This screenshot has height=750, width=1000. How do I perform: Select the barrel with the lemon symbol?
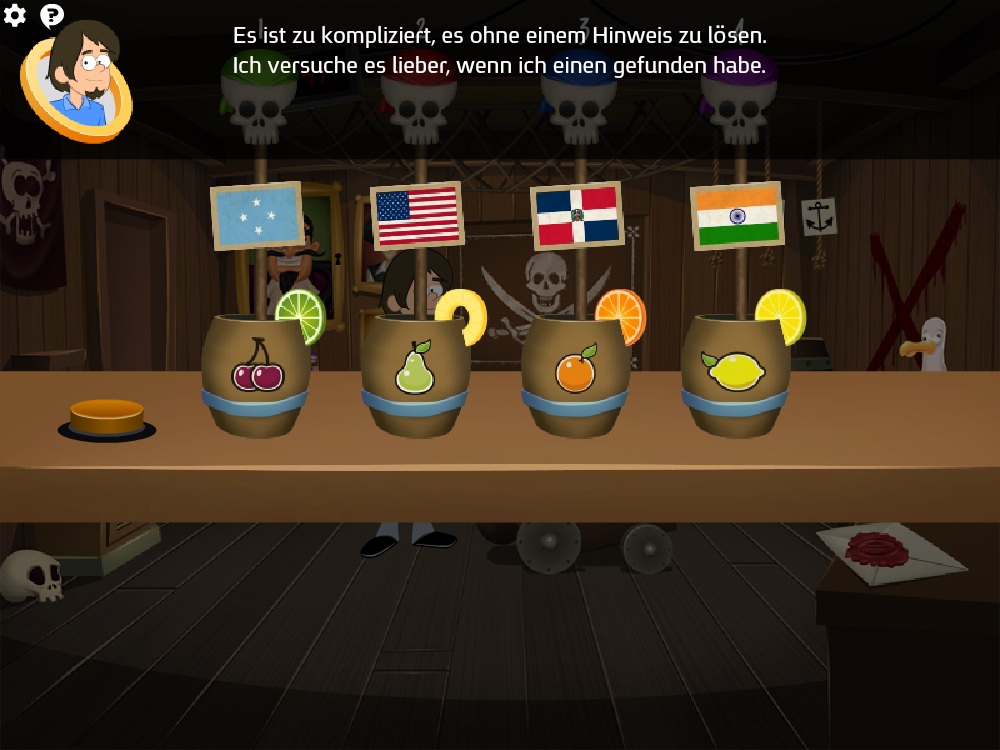pyautogui.click(x=735, y=376)
